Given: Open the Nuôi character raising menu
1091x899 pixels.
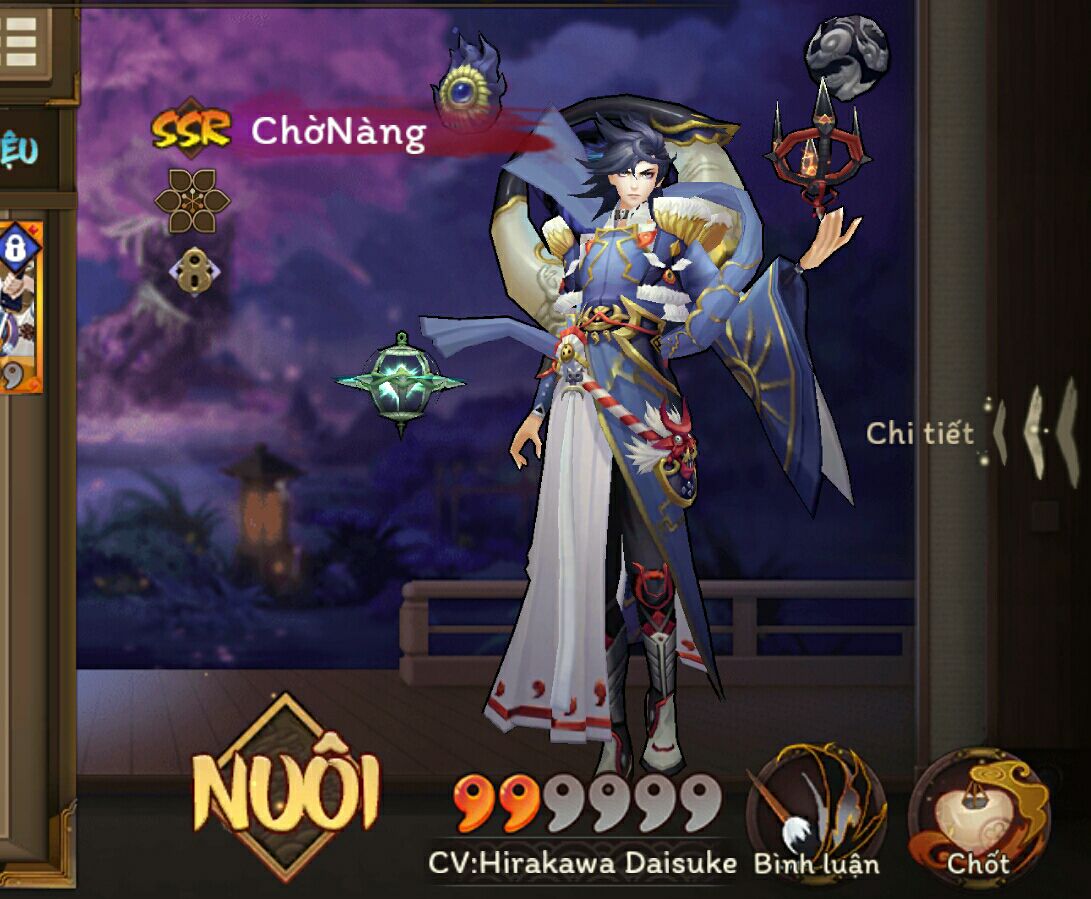Looking at the screenshot, I should coord(286,790).
